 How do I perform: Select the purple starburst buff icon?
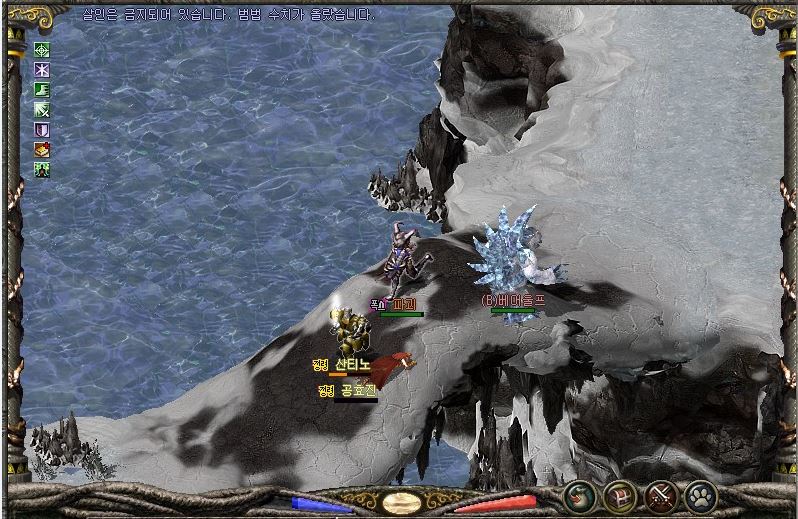coord(42,69)
